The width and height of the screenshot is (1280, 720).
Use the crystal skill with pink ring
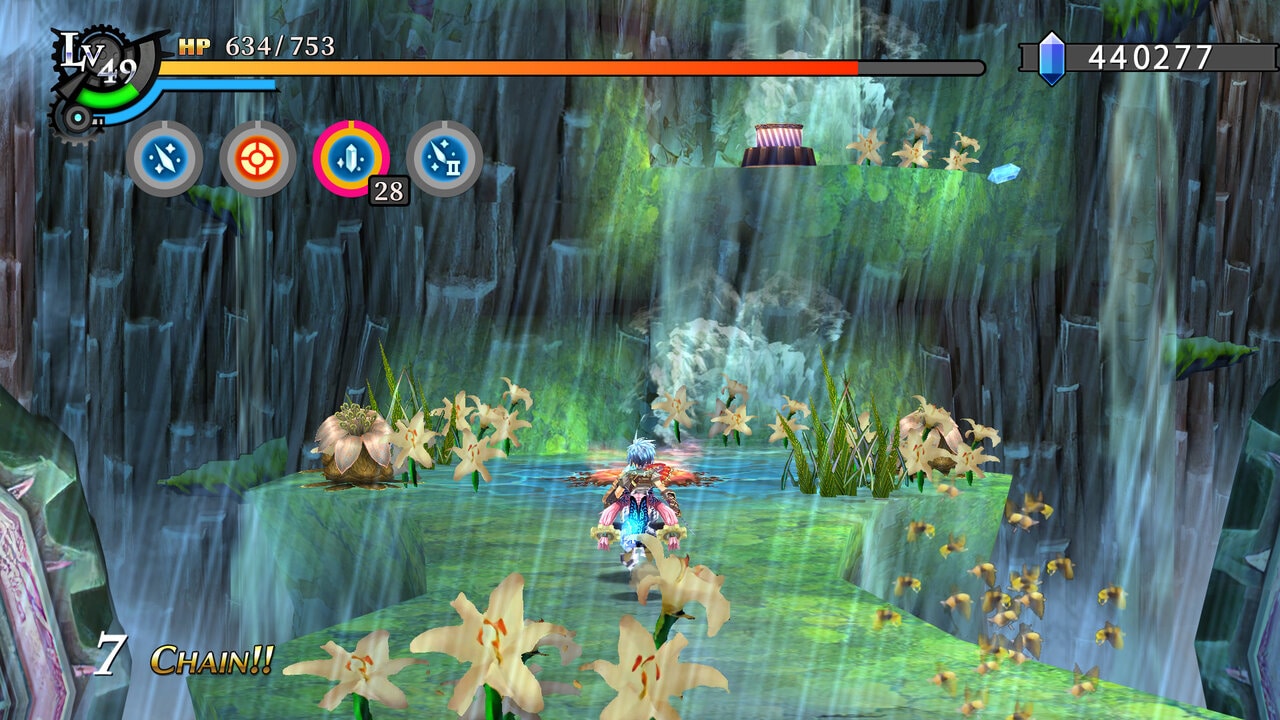[x=351, y=158]
